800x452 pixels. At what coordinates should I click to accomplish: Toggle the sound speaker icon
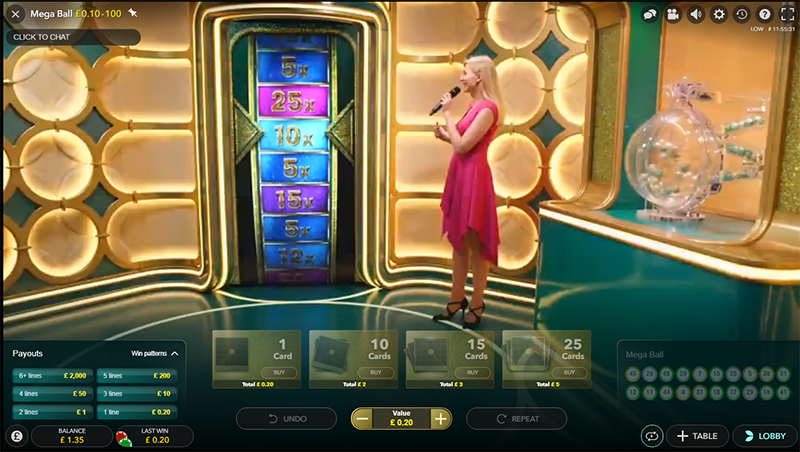point(696,15)
